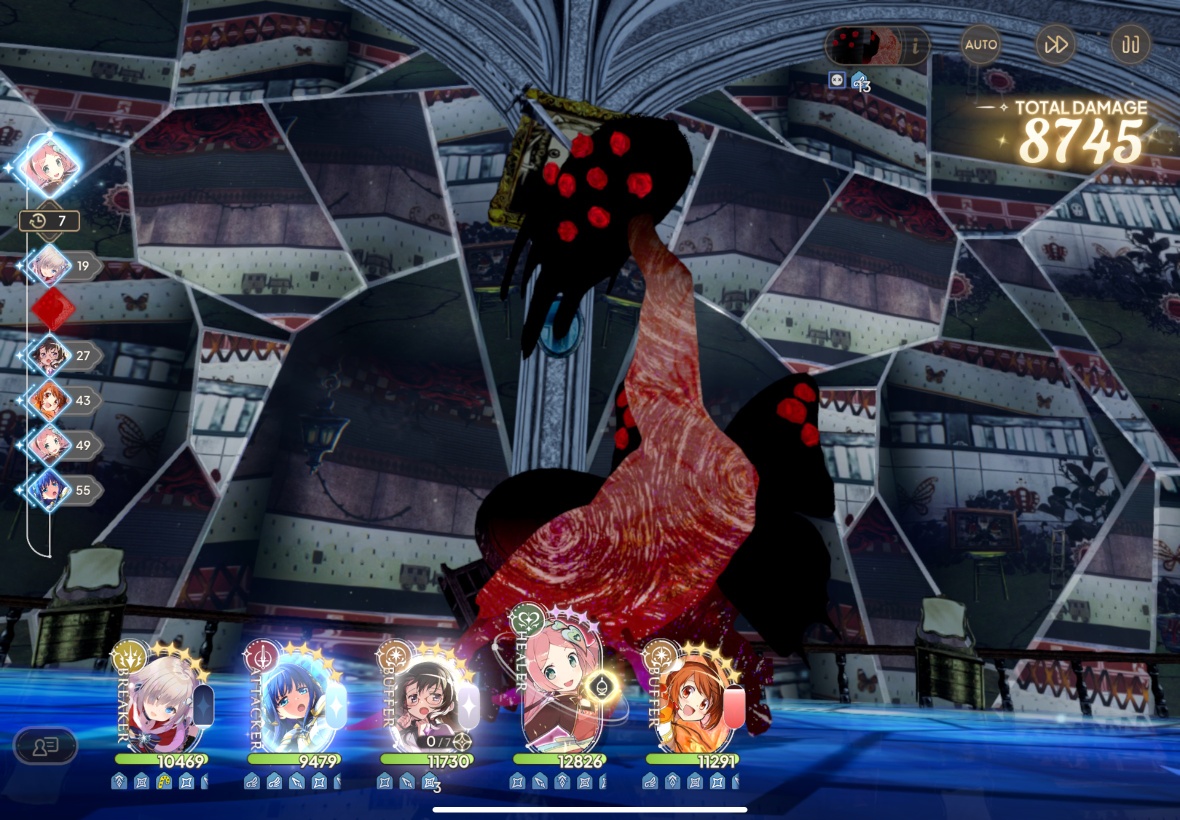Pause the battle
The height and width of the screenshot is (820, 1180).
pos(1130,45)
